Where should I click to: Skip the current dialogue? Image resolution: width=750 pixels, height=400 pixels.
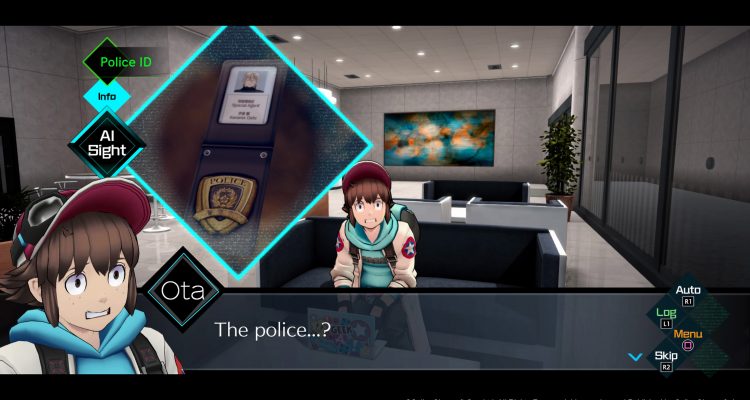(666, 356)
